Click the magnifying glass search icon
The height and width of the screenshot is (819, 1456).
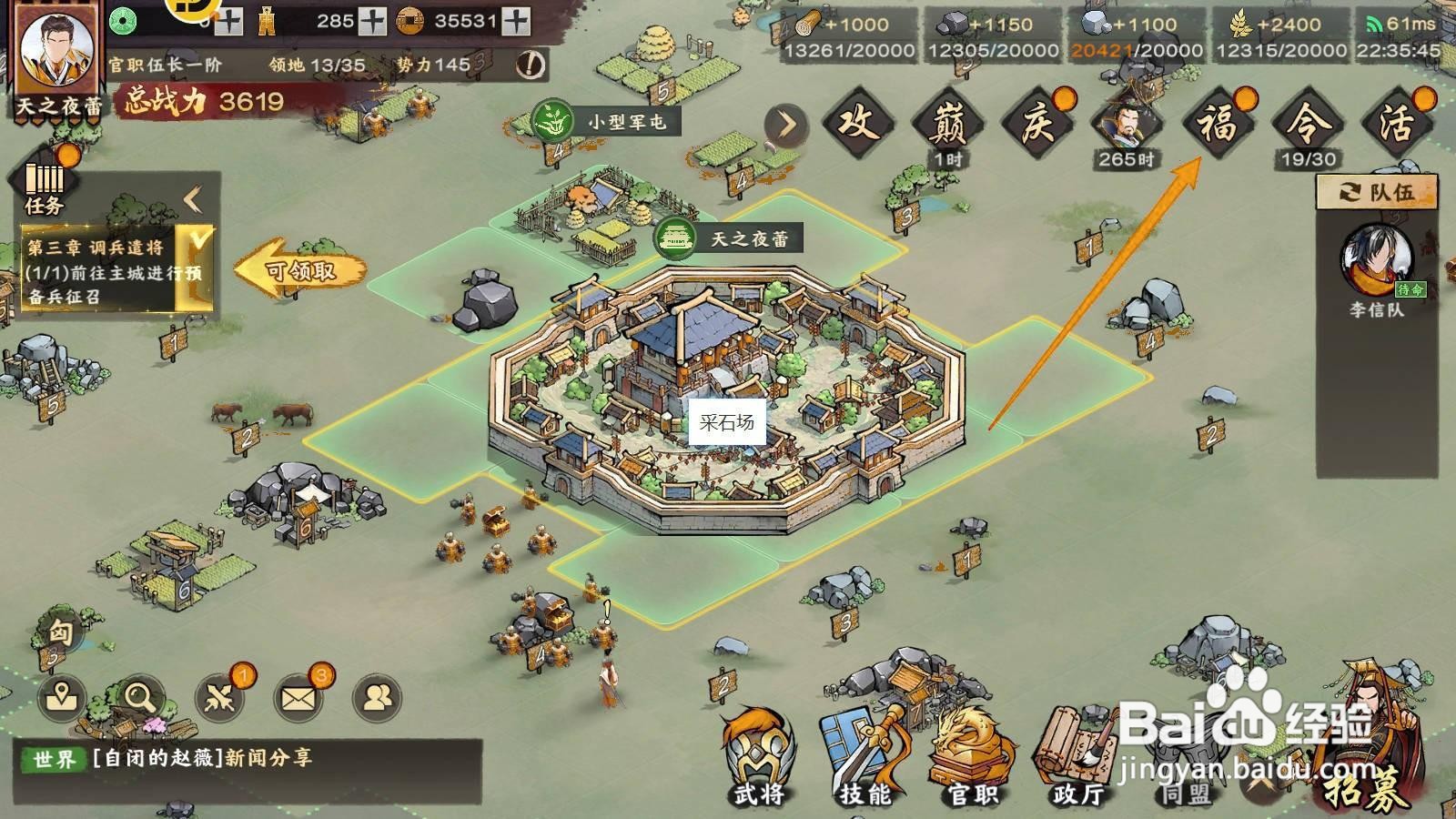(x=140, y=698)
